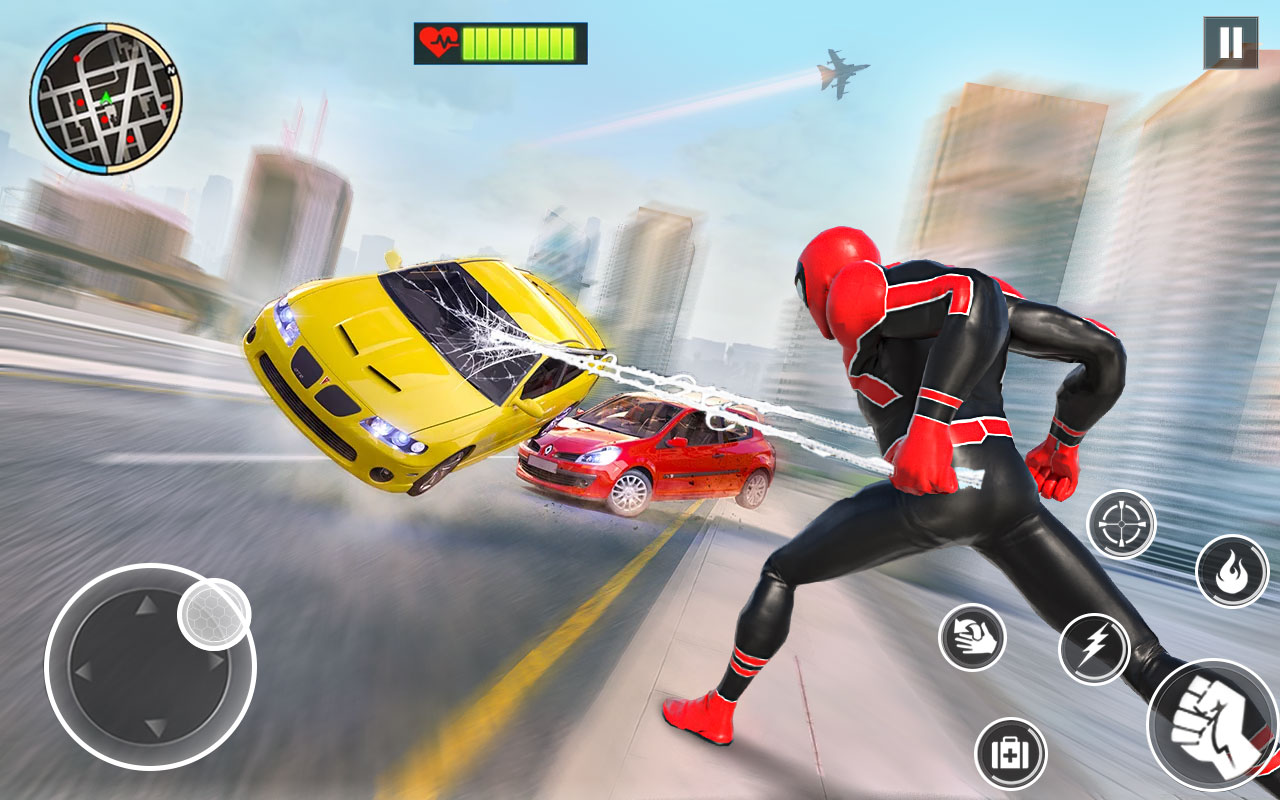Tap the web-ball button beside the joystick
Image resolution: width=1280 pixels, height=800 pixels.
click(210, 613)
